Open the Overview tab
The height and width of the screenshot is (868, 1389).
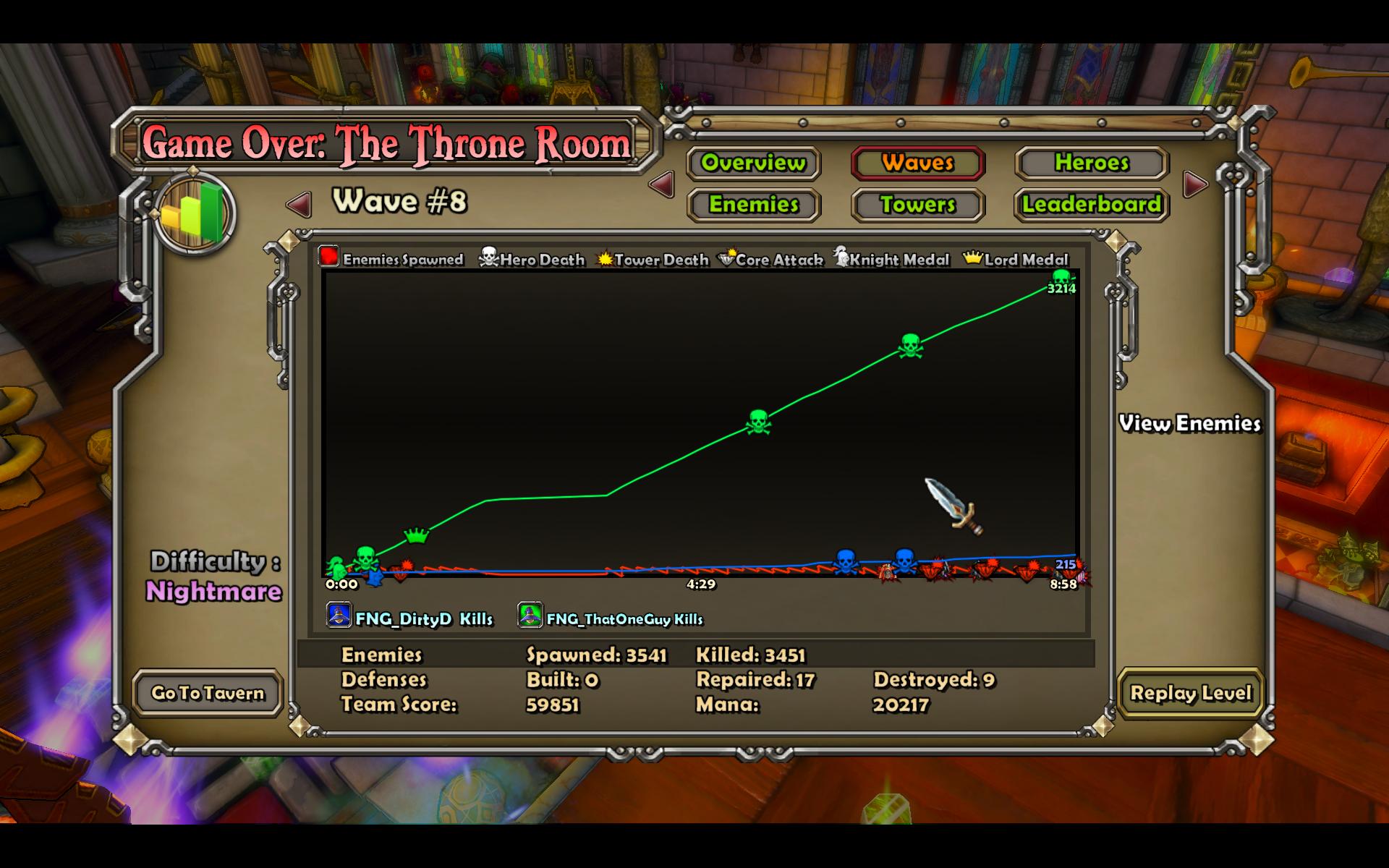(x=753, y=163)
